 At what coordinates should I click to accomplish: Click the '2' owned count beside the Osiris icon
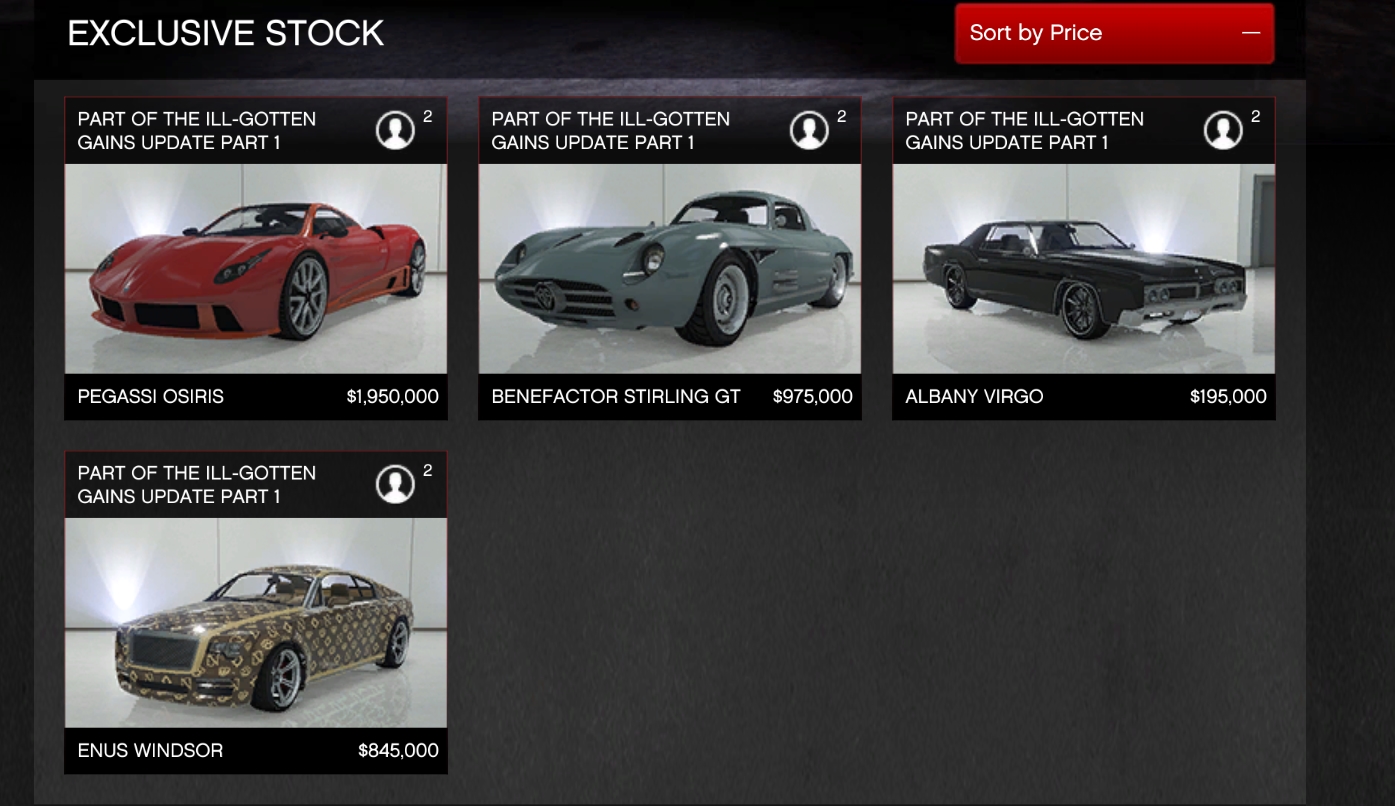[427, 116]
